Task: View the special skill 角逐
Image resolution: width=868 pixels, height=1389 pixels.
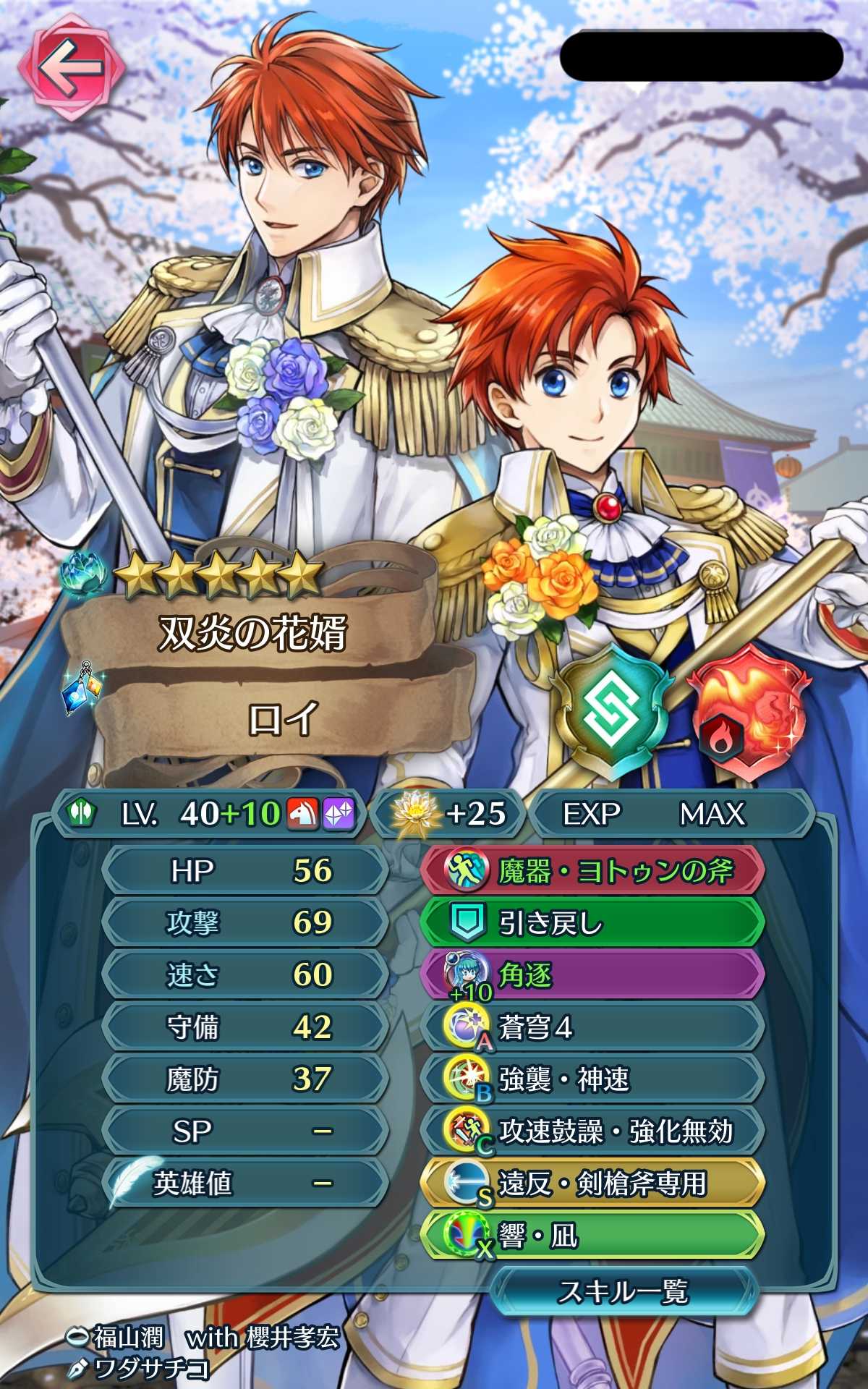Action: [592, 975]
